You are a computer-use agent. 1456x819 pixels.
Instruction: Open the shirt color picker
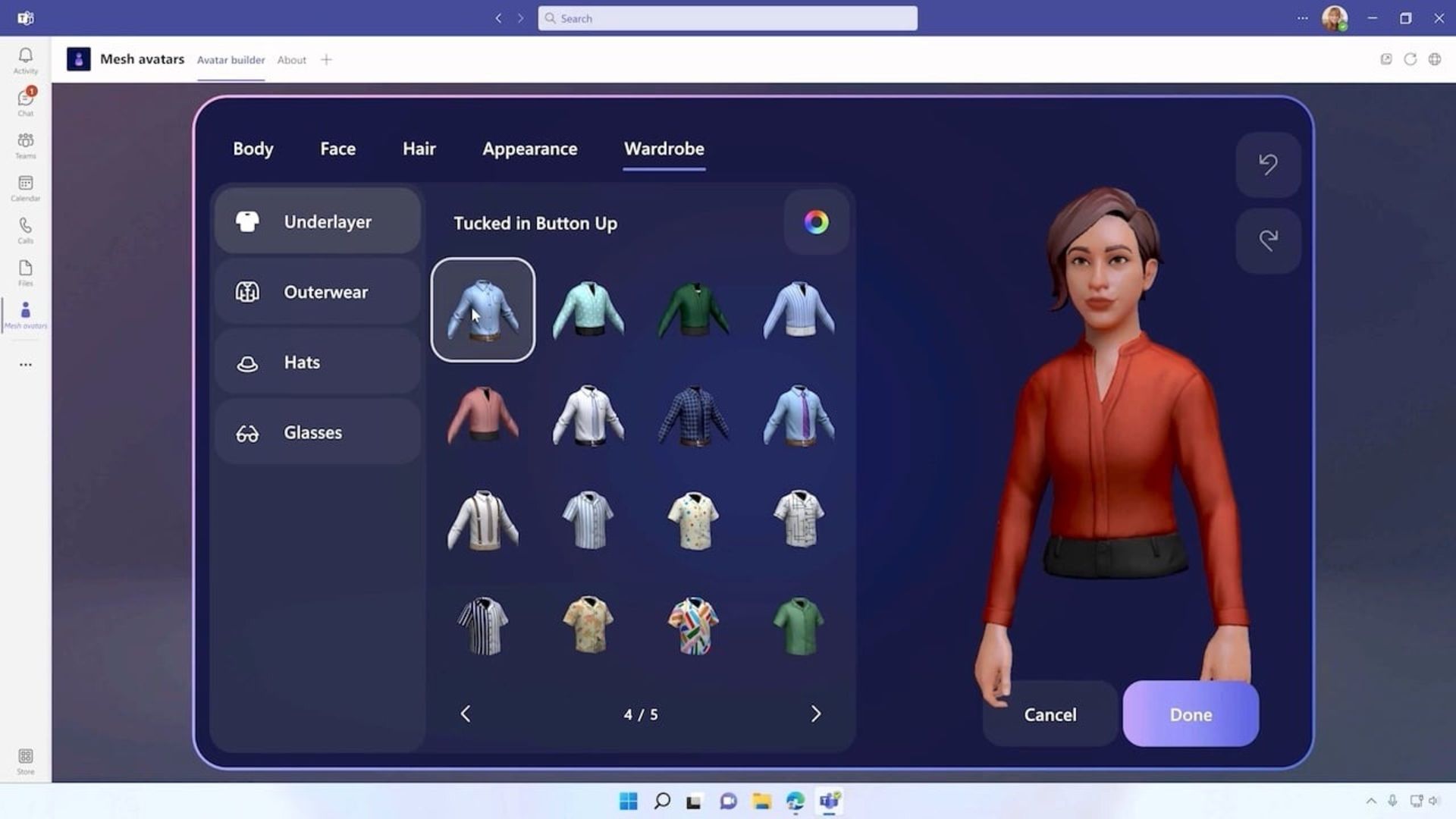coord(816,221)
